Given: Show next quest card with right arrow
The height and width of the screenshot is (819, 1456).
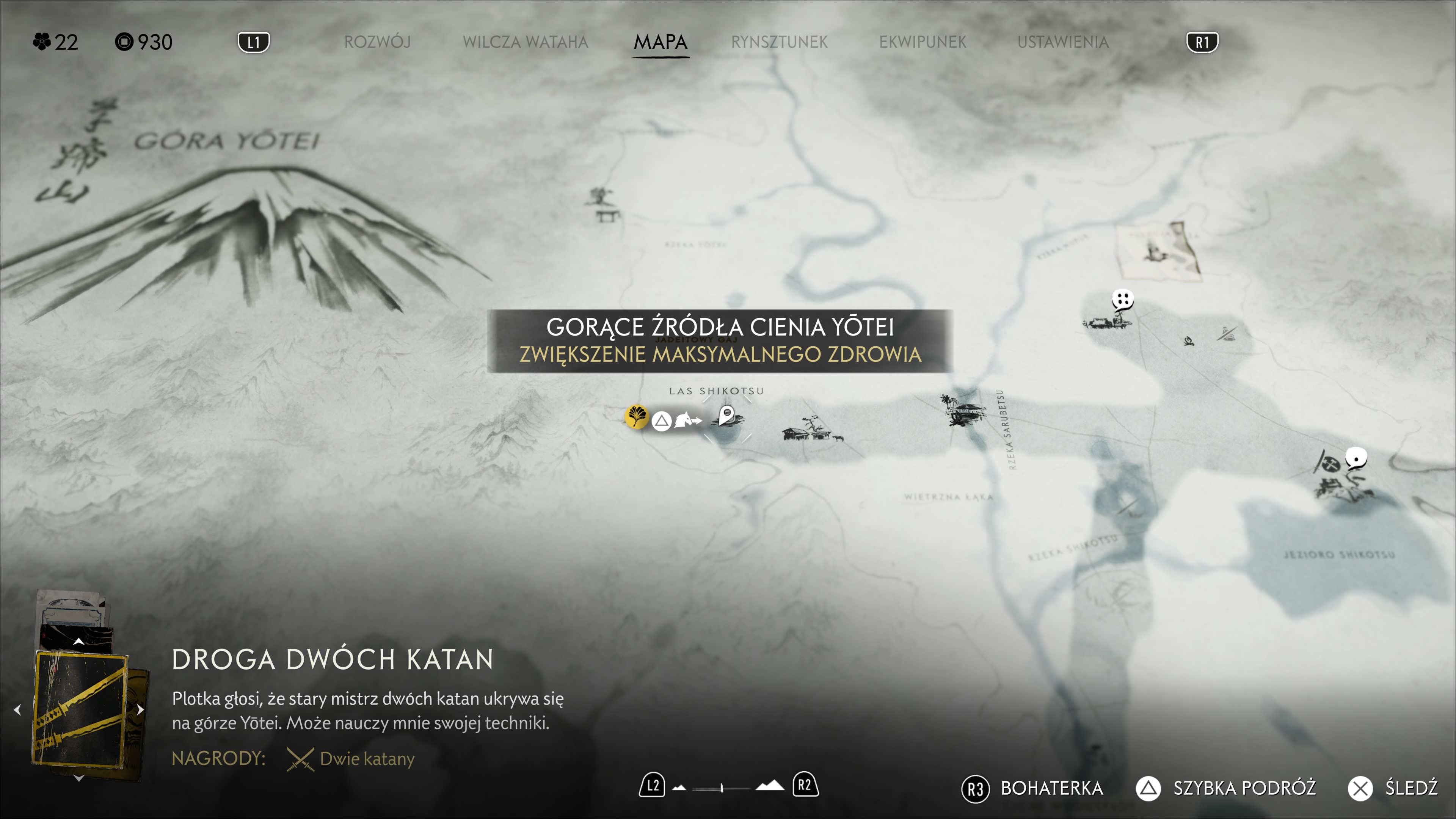Looking at the screenshot, I should click(141, 710).
